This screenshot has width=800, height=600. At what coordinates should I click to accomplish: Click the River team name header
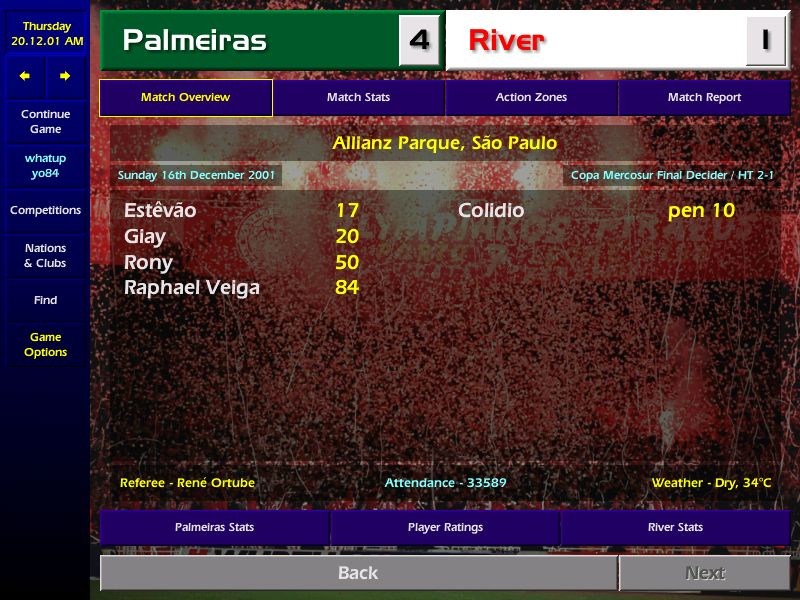507,41
